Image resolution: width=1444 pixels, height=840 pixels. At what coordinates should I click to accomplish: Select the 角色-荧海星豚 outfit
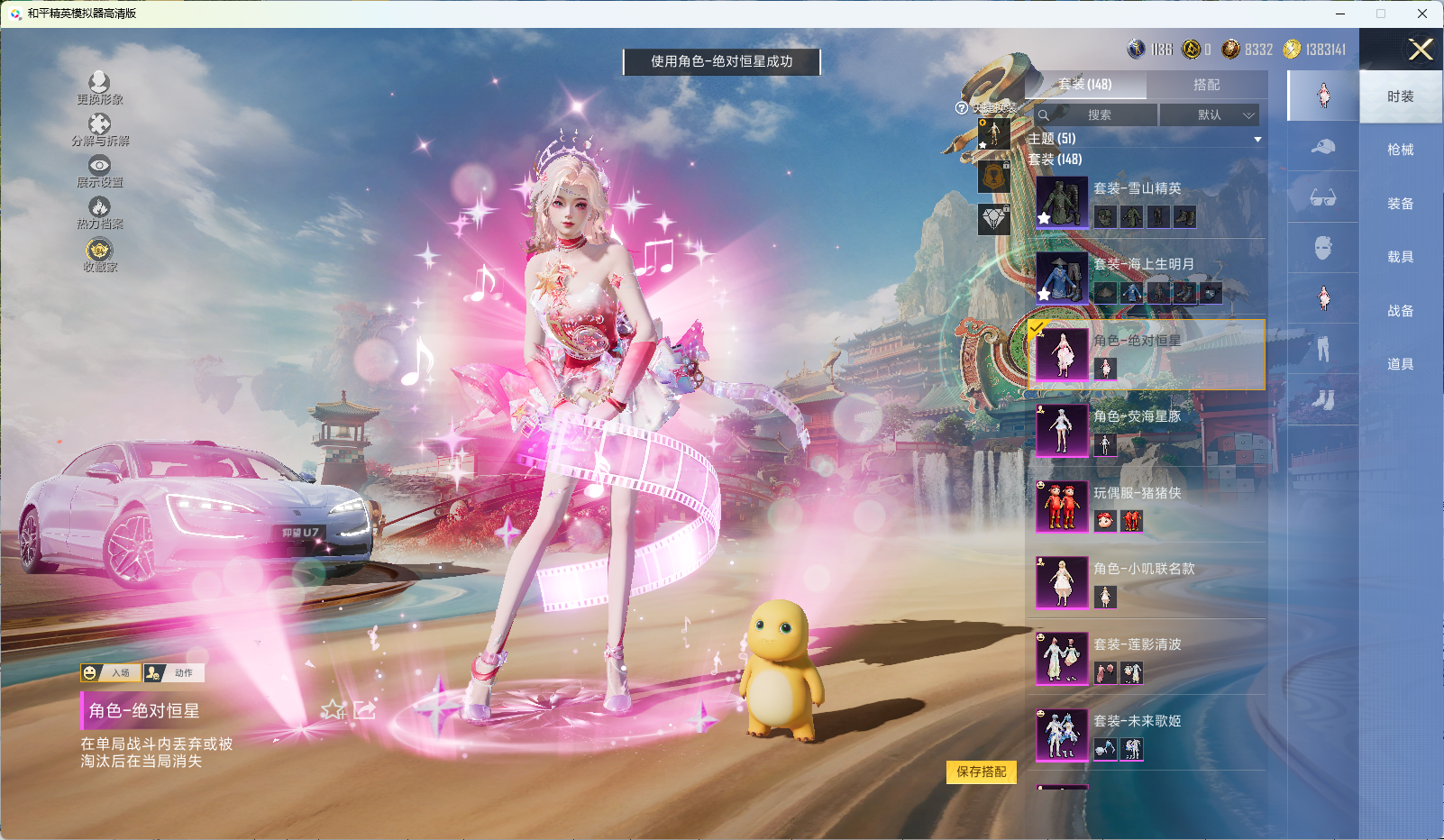point(1146,430)
